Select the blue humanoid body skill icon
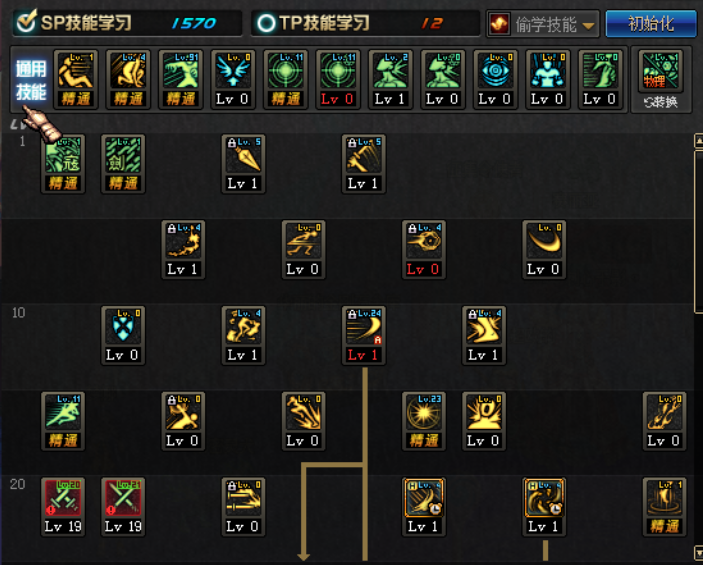 click(x=547, y=78)
